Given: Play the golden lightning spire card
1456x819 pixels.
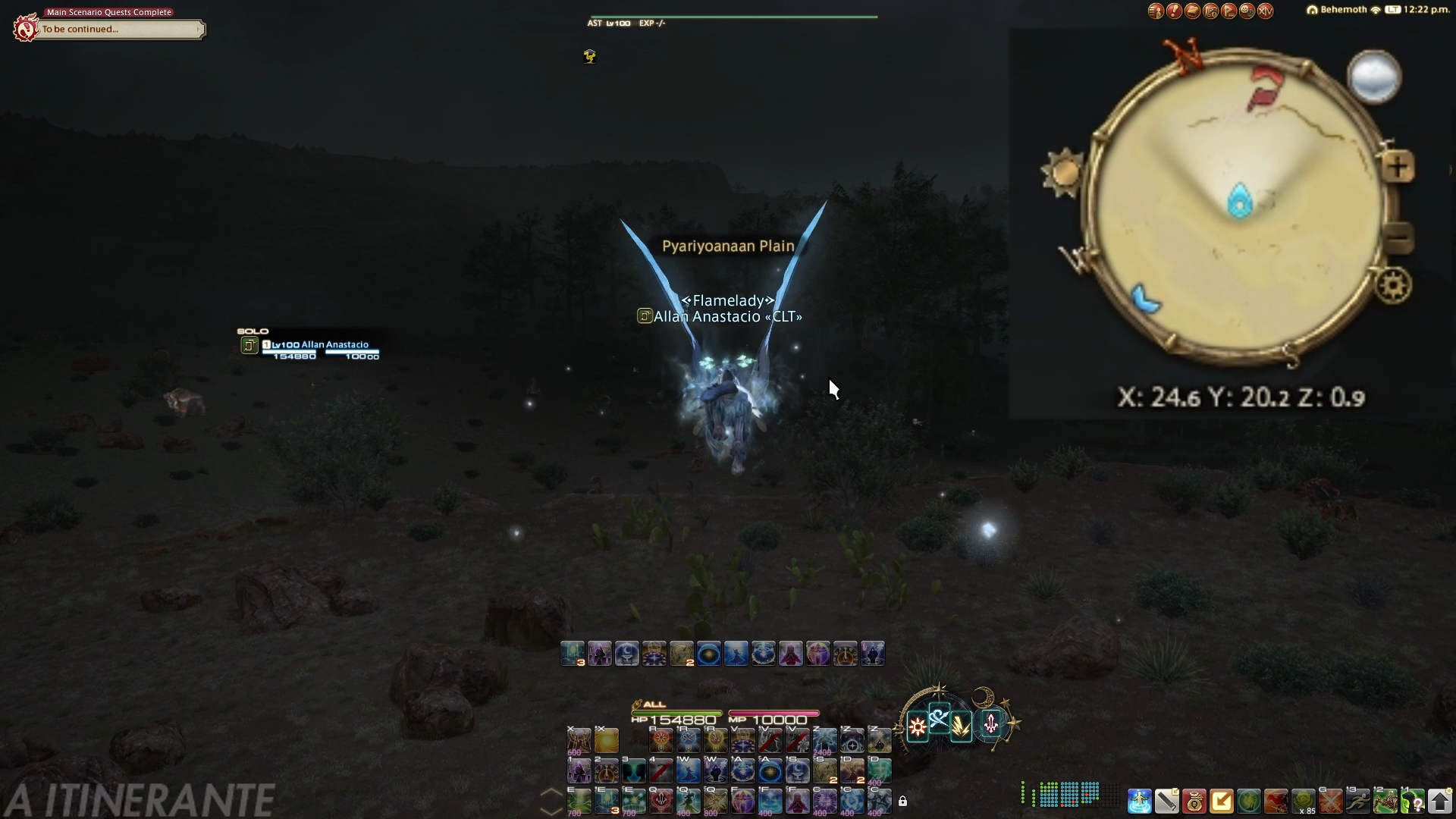Looking at the screenshot, I should click(961, 727).
